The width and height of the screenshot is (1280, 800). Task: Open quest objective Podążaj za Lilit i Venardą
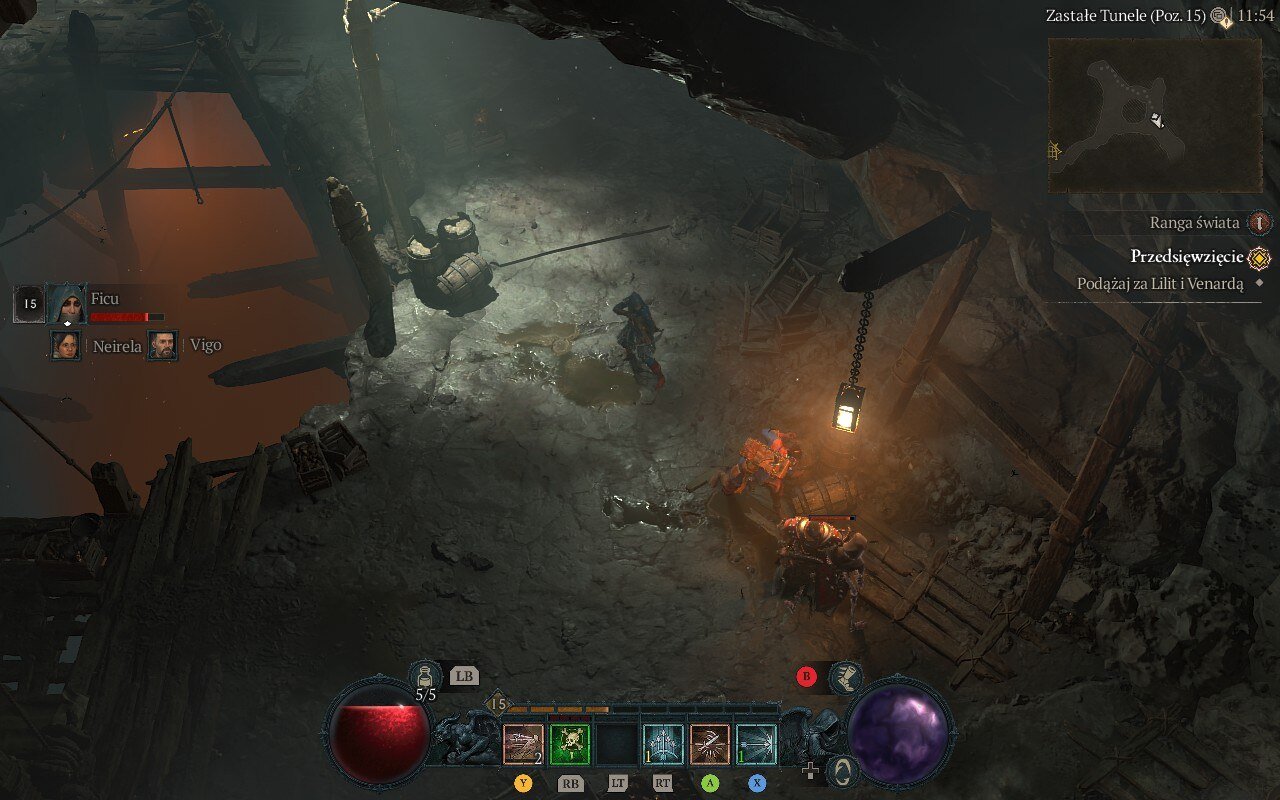click(x=1160, y=284)
